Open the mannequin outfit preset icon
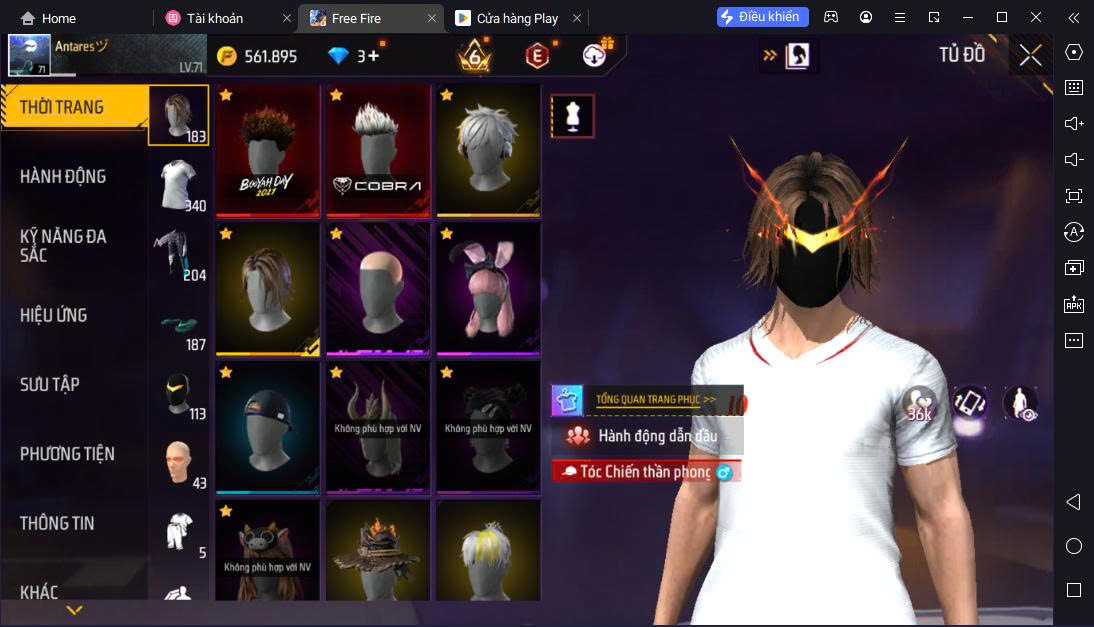 click(x=572, y=116)
